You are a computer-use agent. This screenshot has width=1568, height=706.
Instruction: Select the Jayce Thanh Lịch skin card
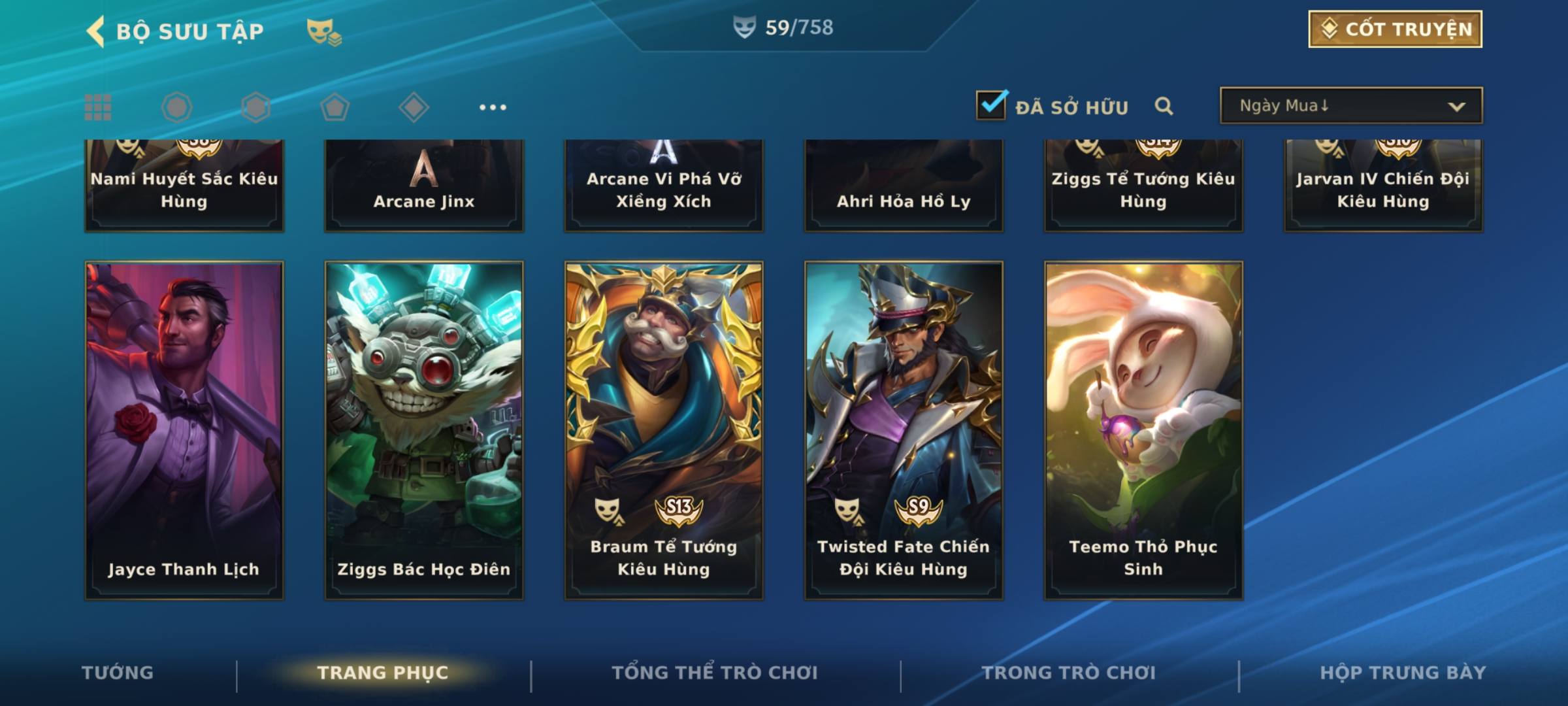(184, 430)
